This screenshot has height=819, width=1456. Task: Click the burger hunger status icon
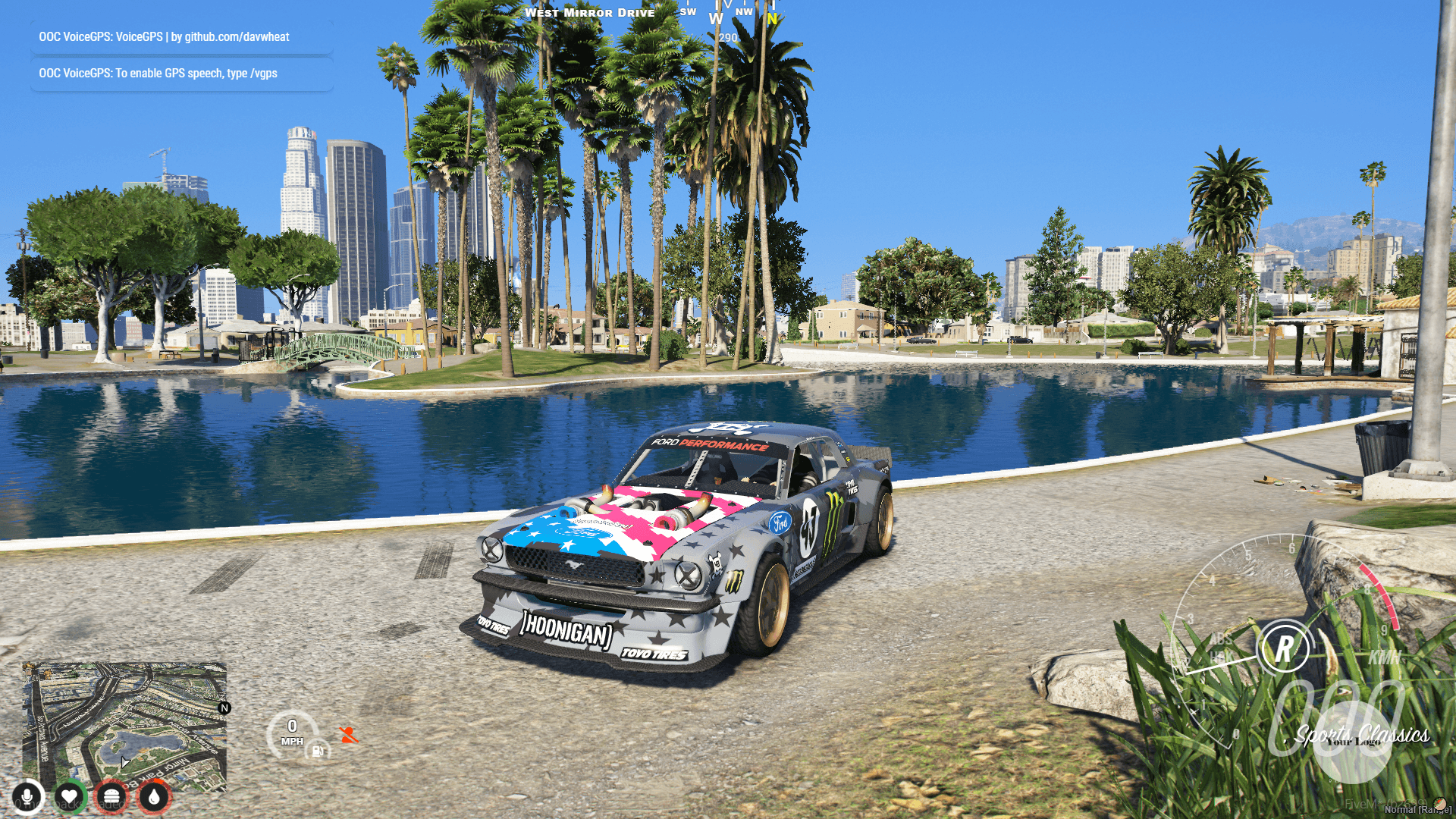tap(111, 797)
